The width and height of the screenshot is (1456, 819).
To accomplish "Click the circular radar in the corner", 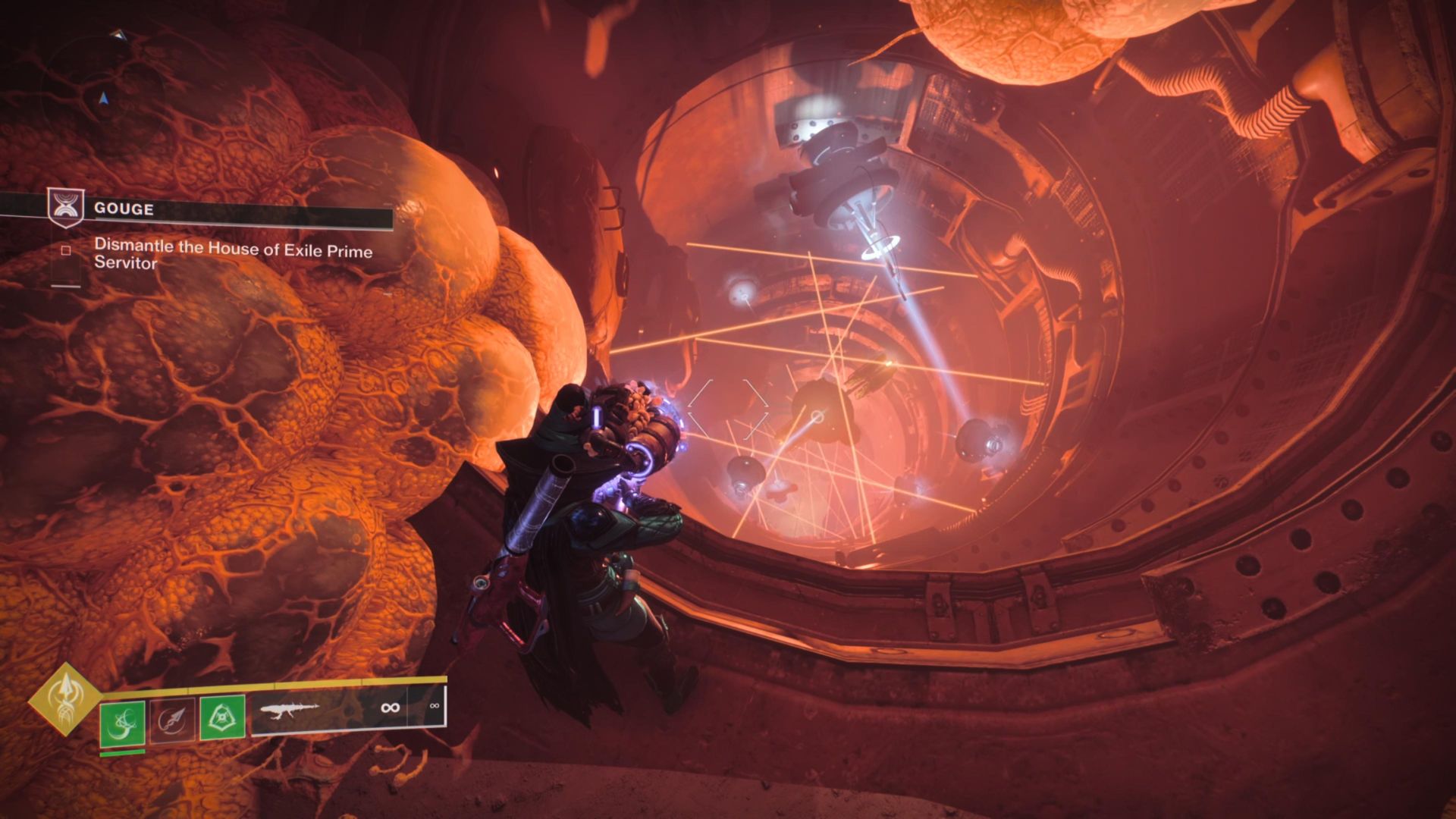I will [x=104, y=83].
